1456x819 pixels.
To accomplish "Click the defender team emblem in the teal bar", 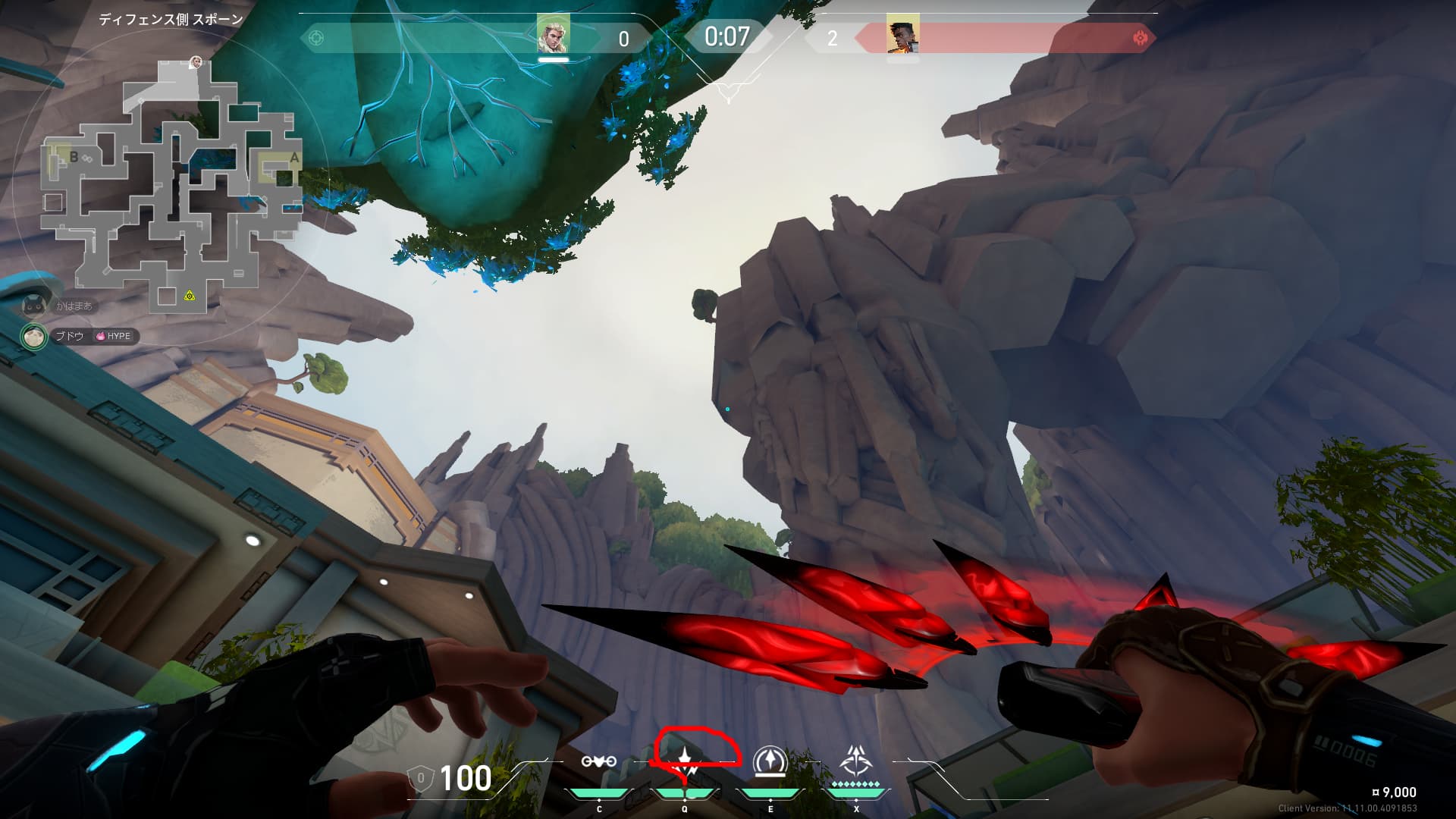I will tap(316, 37).
